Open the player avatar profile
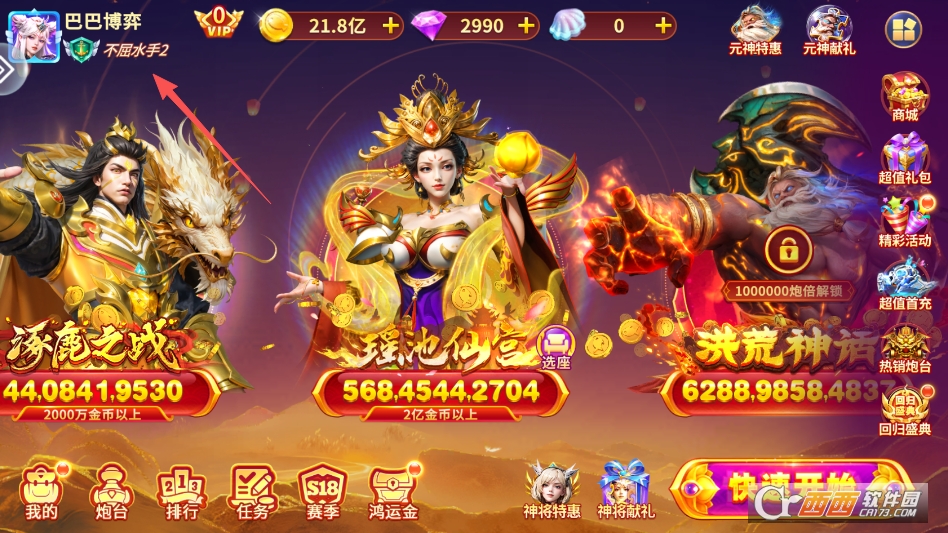Viewport: 948px width, 533px height. click(34, 37)
